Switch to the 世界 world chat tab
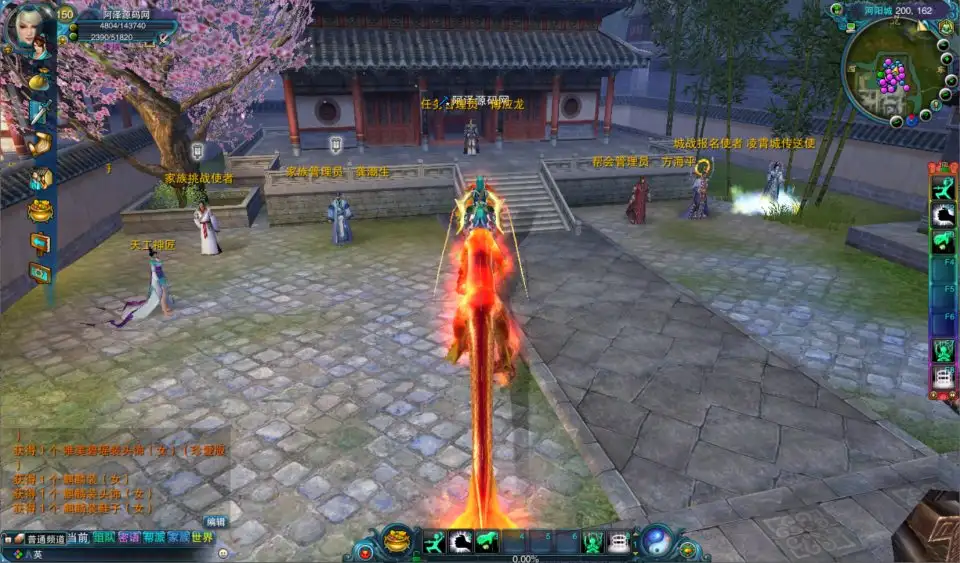This screenshot has width=960, height=563. coord(203,538)
